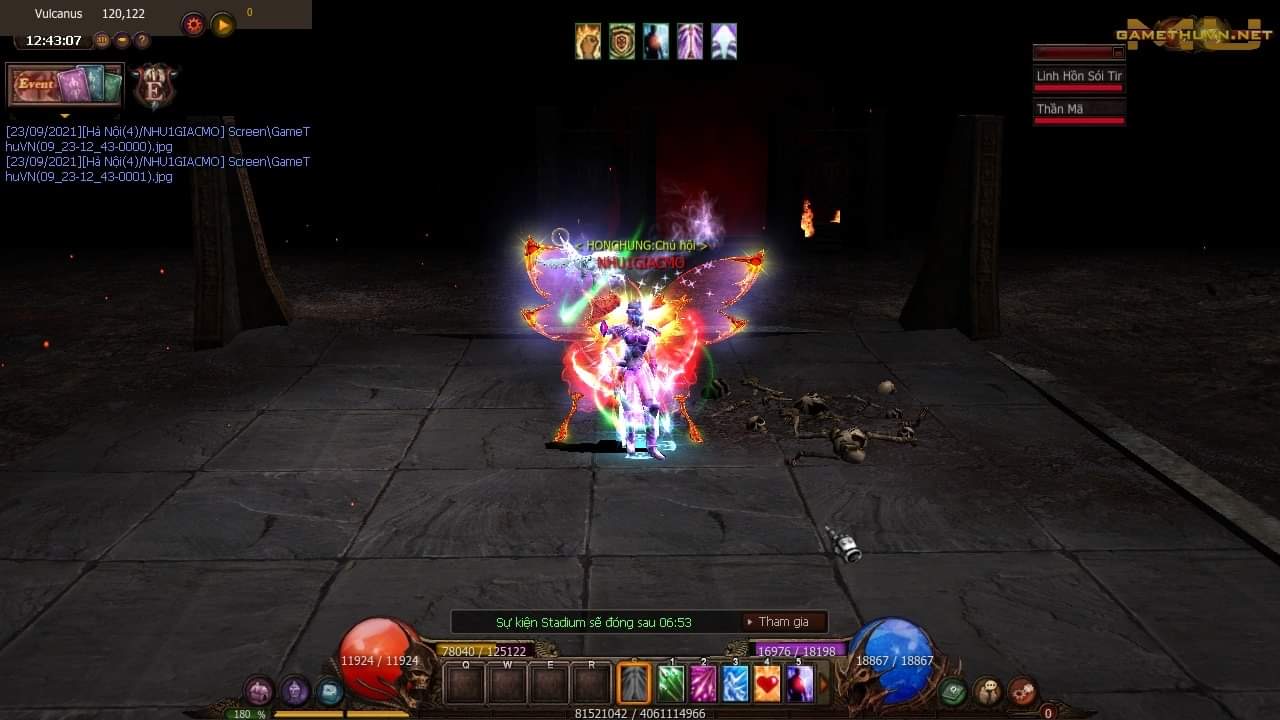Join the Stadium event via Tham gia
The height and width of the screenshot is (720, 1280).
click(784, 622)
